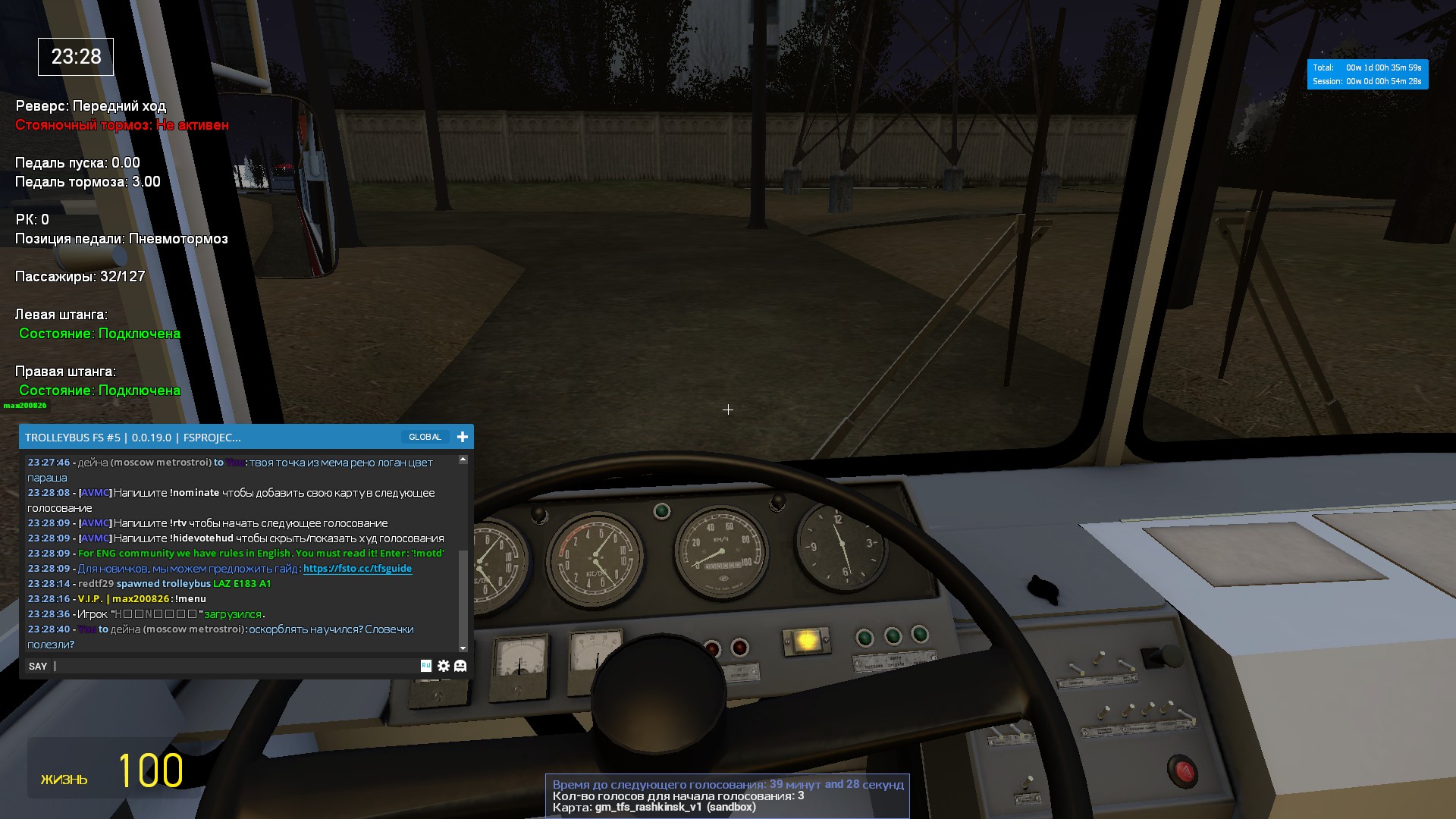Open chat settings via the gear icon
The width and height of the screenshot is (1456, 819).
[444, 666]
